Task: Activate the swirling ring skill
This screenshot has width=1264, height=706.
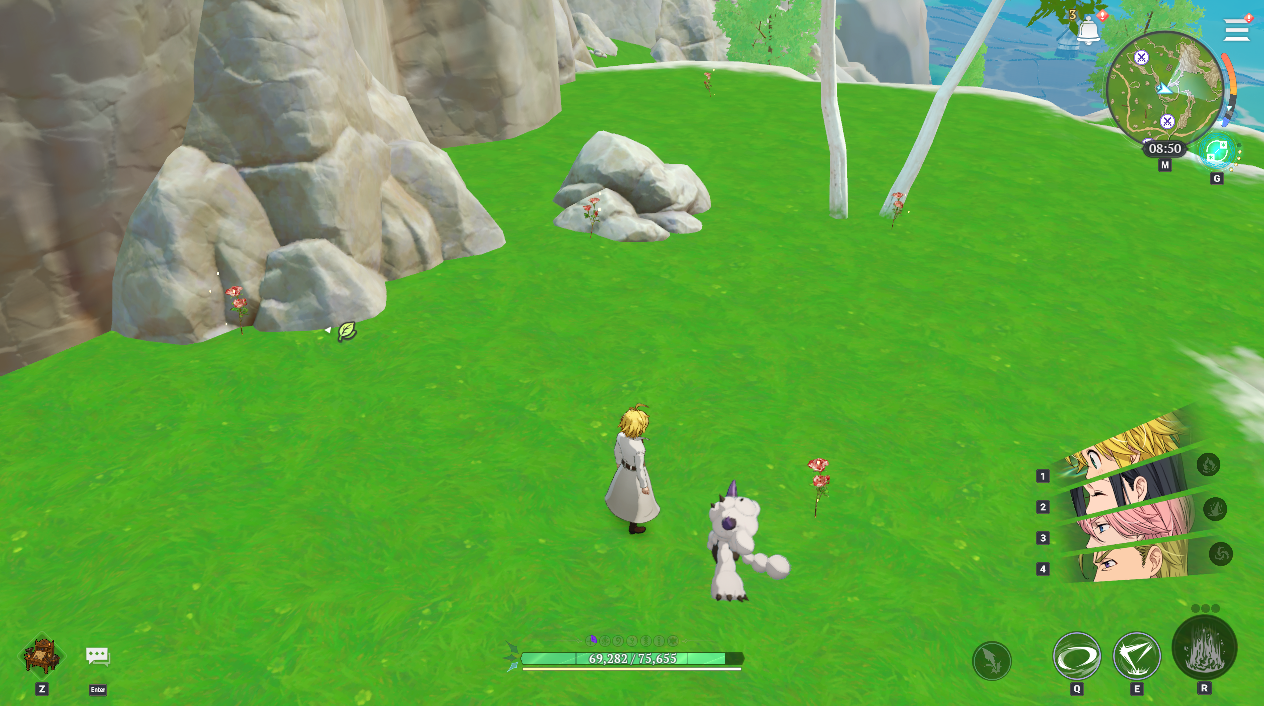Action: pos(1077,657)
